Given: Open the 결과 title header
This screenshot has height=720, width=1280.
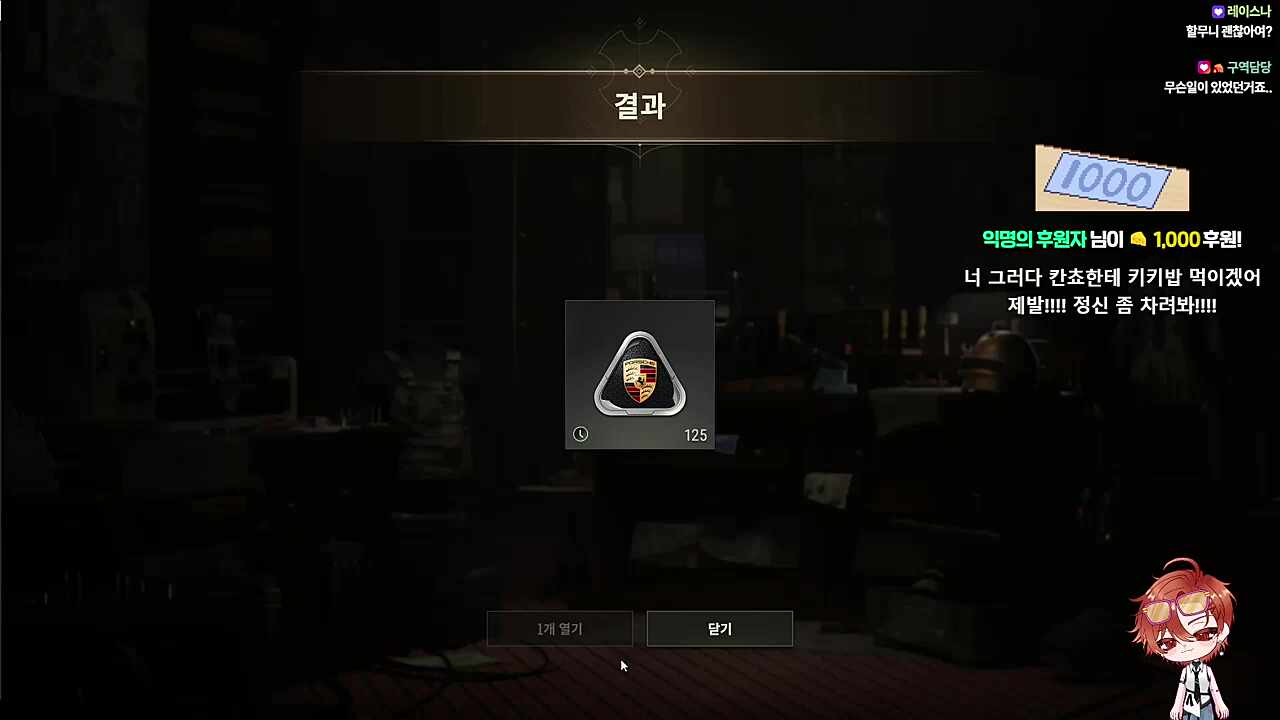Looking at the screenshot, I should [639, 107].
